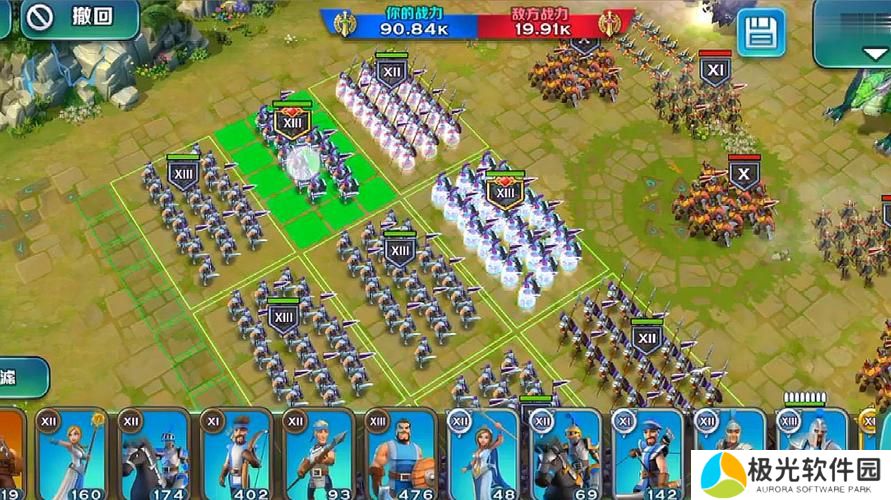Image resolution: width=891 pixels, height=500 pixels.
Task: Select the spearman card showing 93 troops
Action: 319,454
